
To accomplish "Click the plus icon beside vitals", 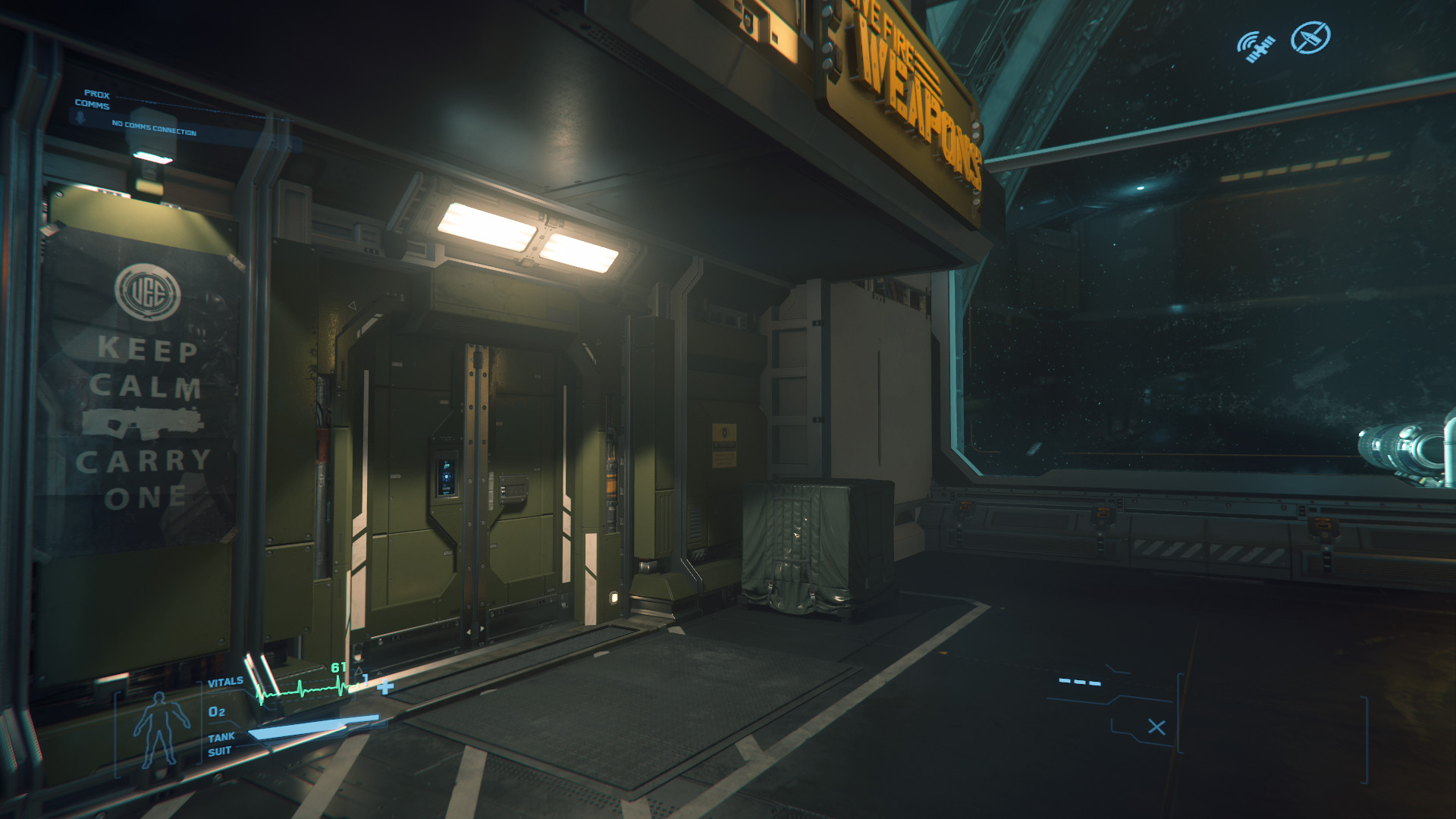I will [x=386, y=687].
